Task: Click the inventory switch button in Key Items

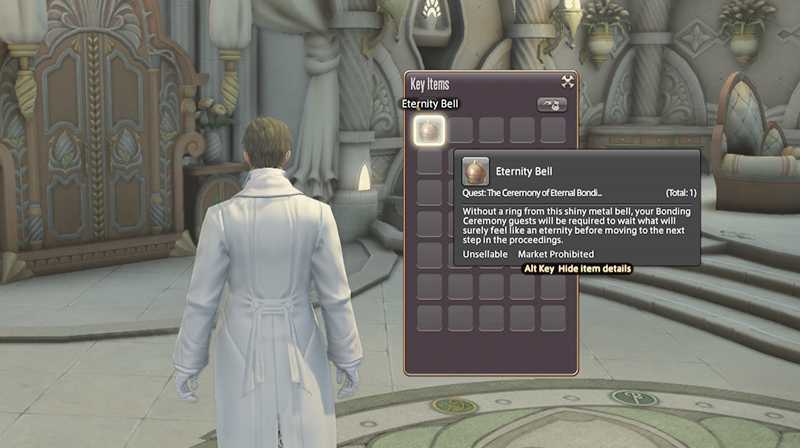Action: pyautogui.click(x=551, y=104)
